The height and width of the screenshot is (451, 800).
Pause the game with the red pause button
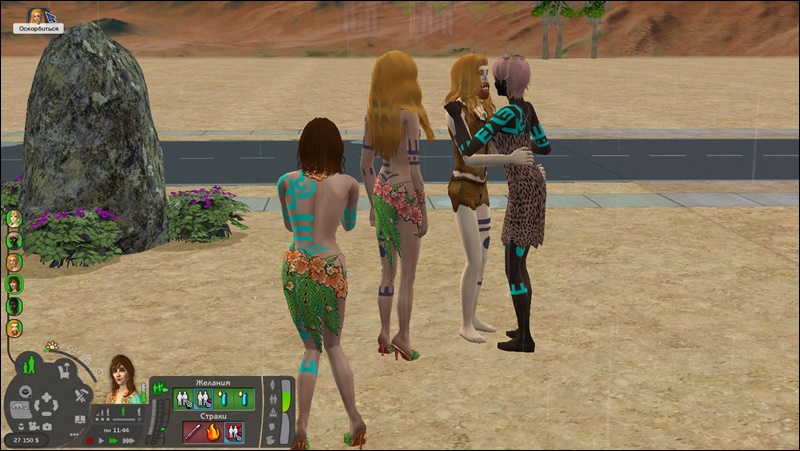pyautogui.click(x=90, y=440)
